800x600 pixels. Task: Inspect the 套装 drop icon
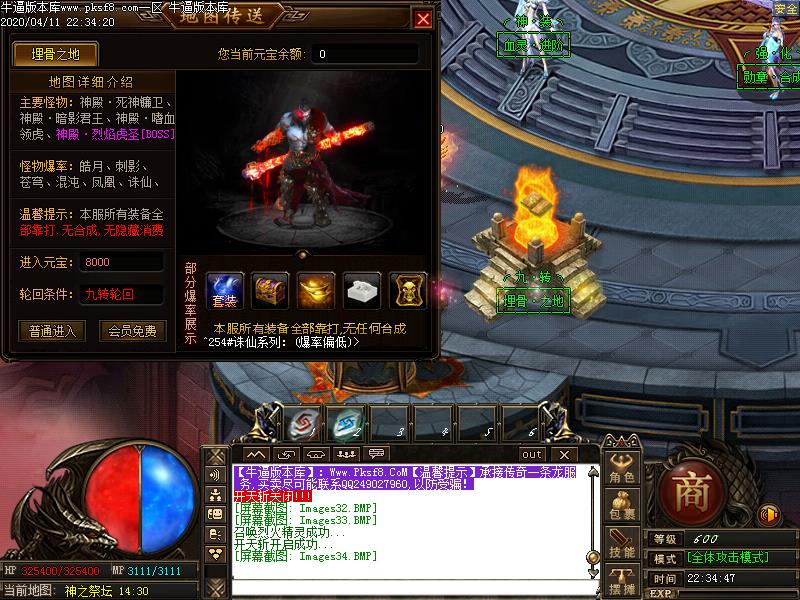pyautogui.click(x=224, y=290)
